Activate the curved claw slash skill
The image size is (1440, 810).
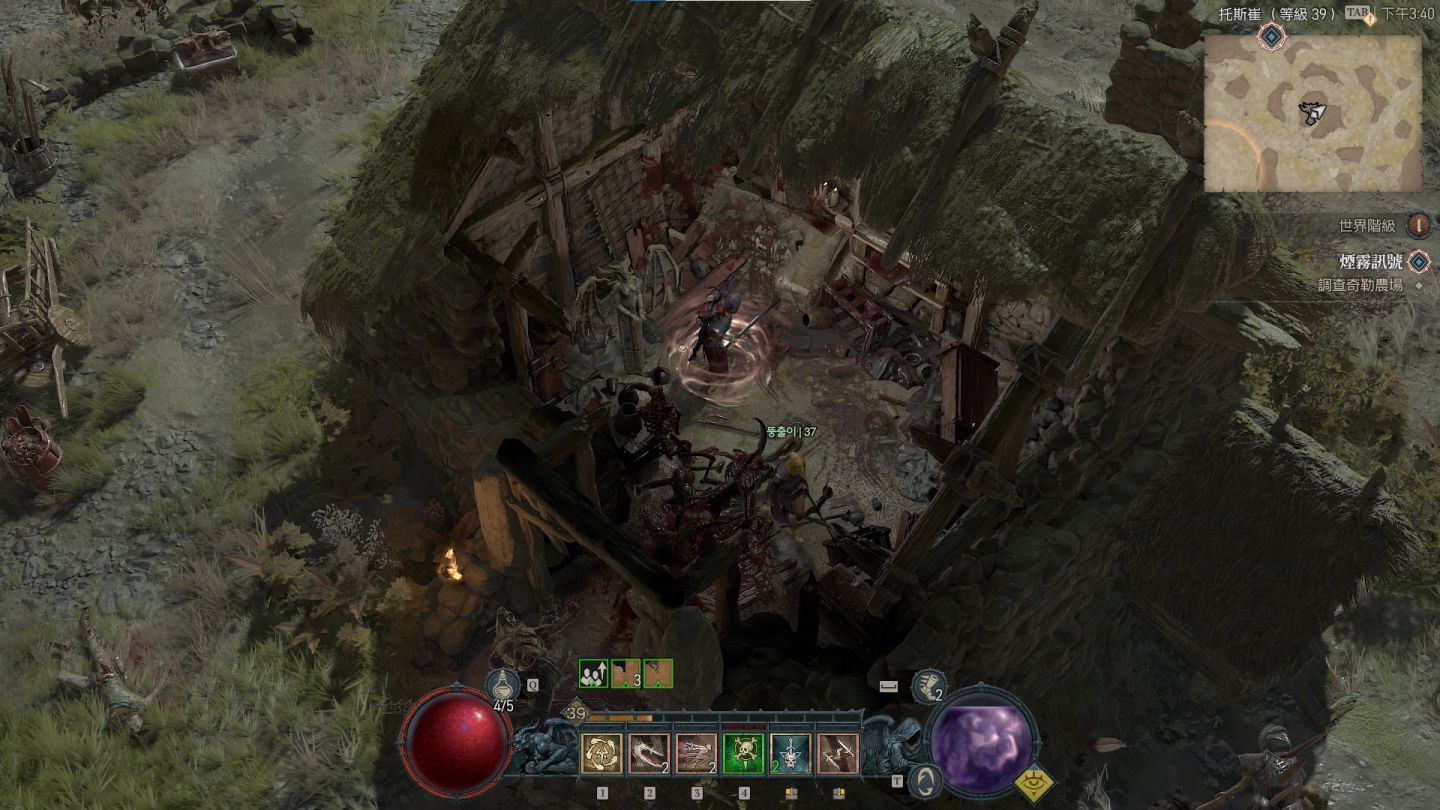(x=649, y=754)
